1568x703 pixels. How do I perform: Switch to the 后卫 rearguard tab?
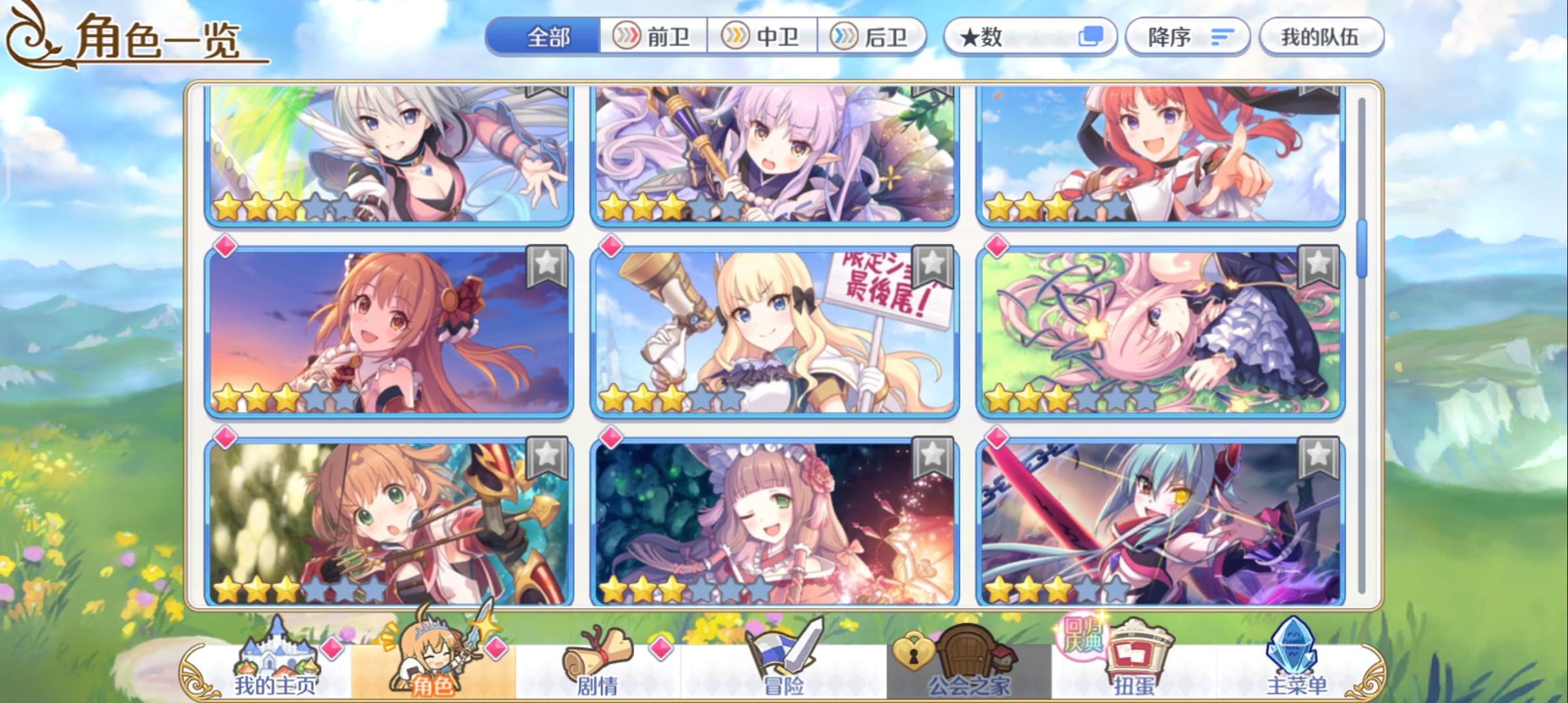pos(874,37)
